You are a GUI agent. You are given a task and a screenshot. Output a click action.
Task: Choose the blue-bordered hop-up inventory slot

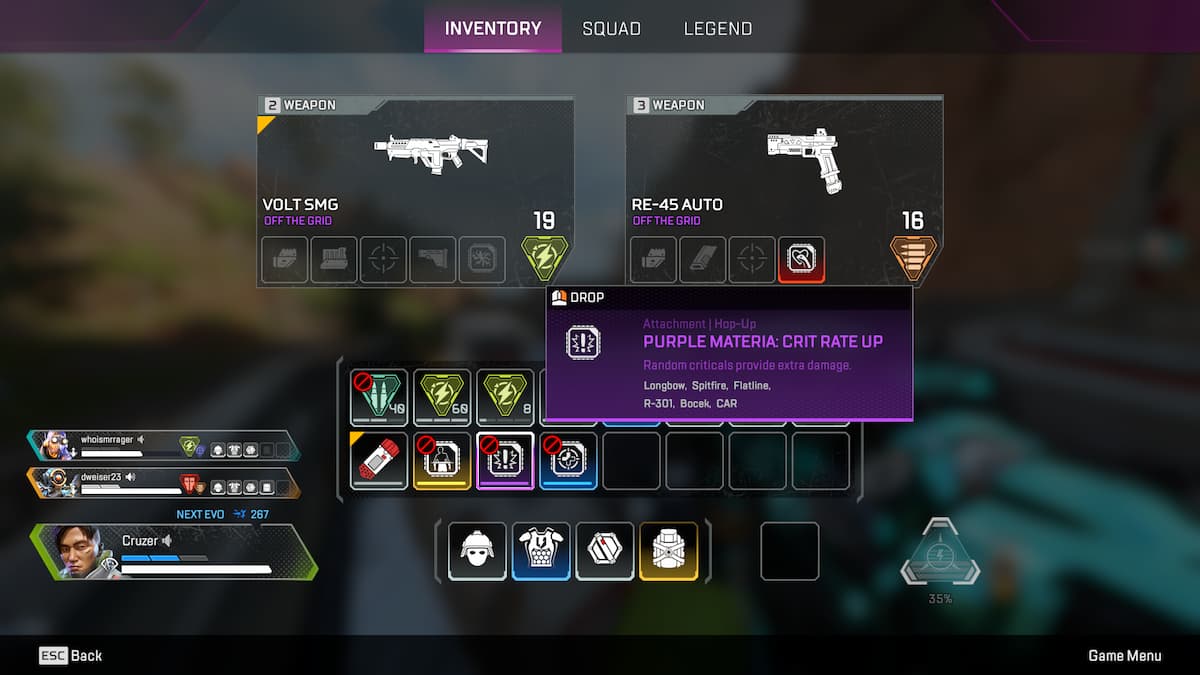(x=568, y=460)
